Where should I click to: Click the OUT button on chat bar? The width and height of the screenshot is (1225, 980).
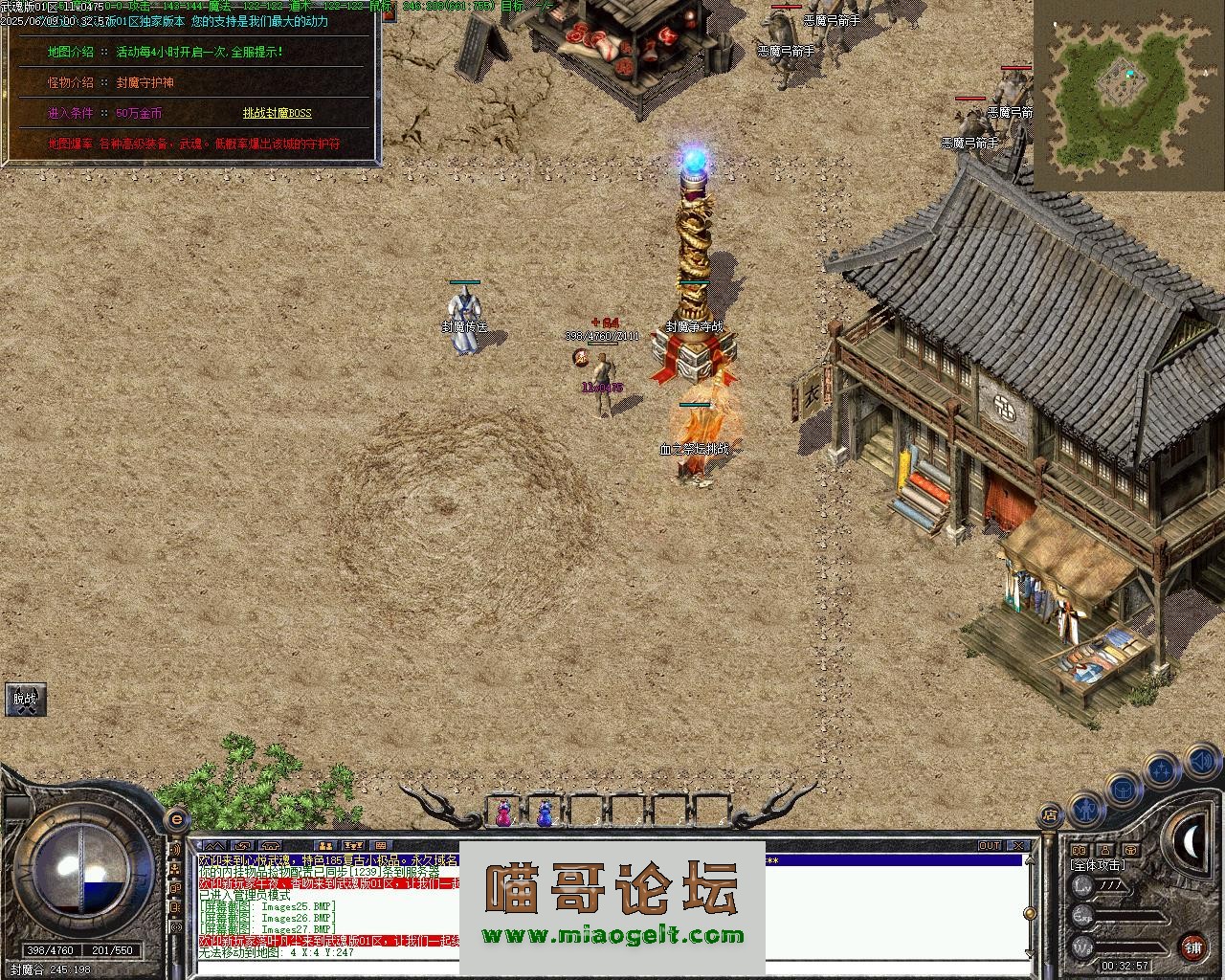(990, 846)
